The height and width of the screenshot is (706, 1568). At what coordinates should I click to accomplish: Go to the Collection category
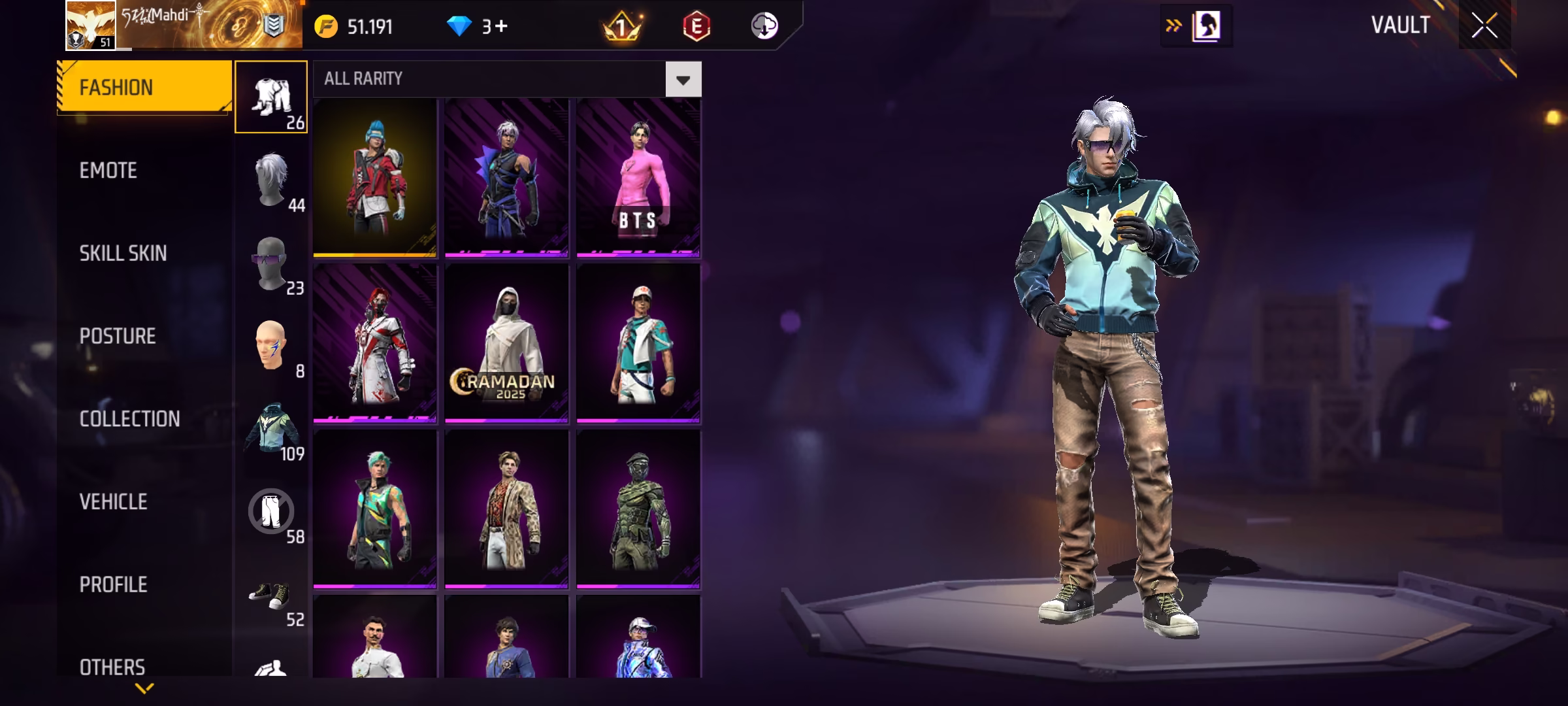pos(129,419)
